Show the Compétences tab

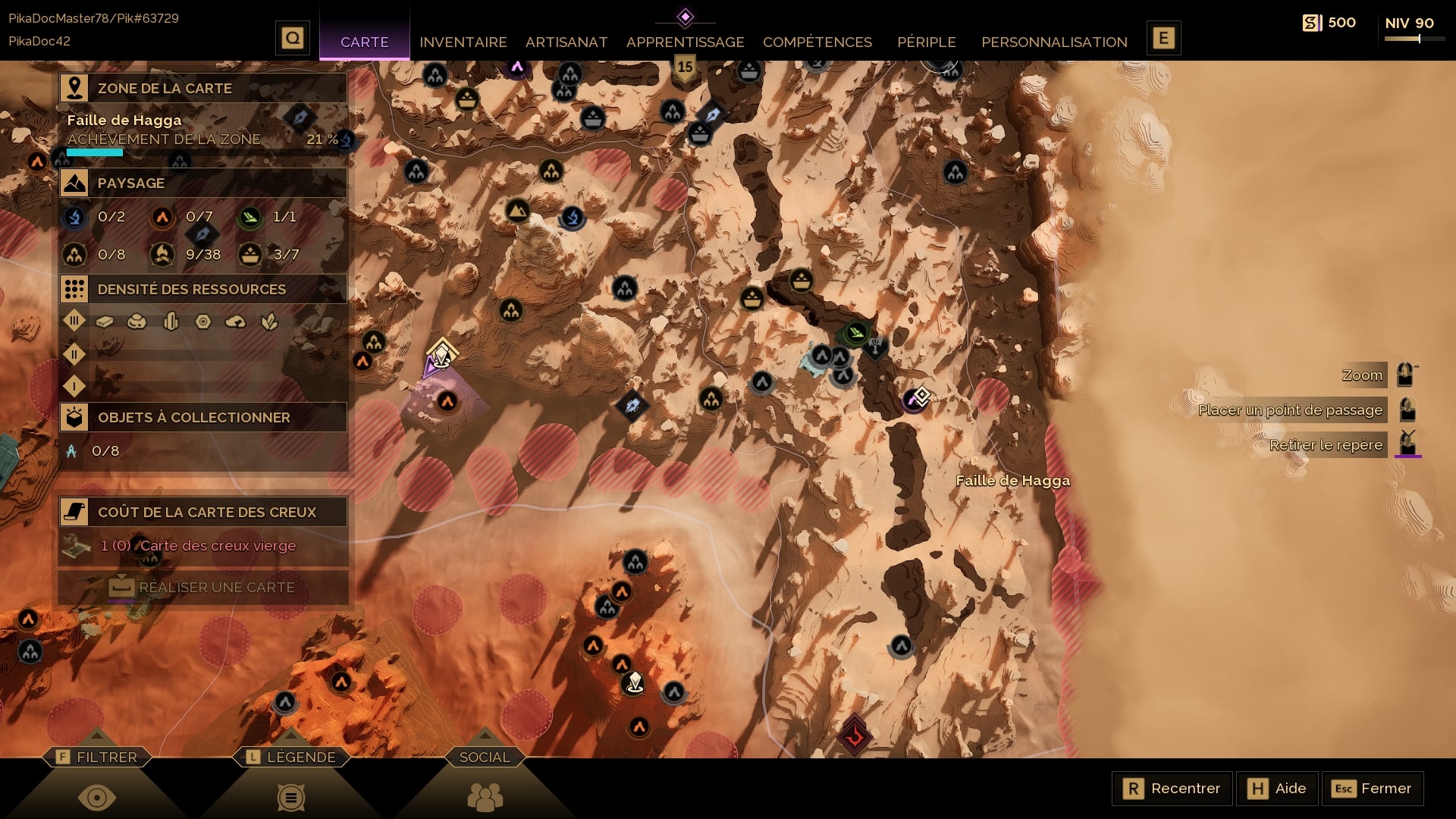coord(817,42)
